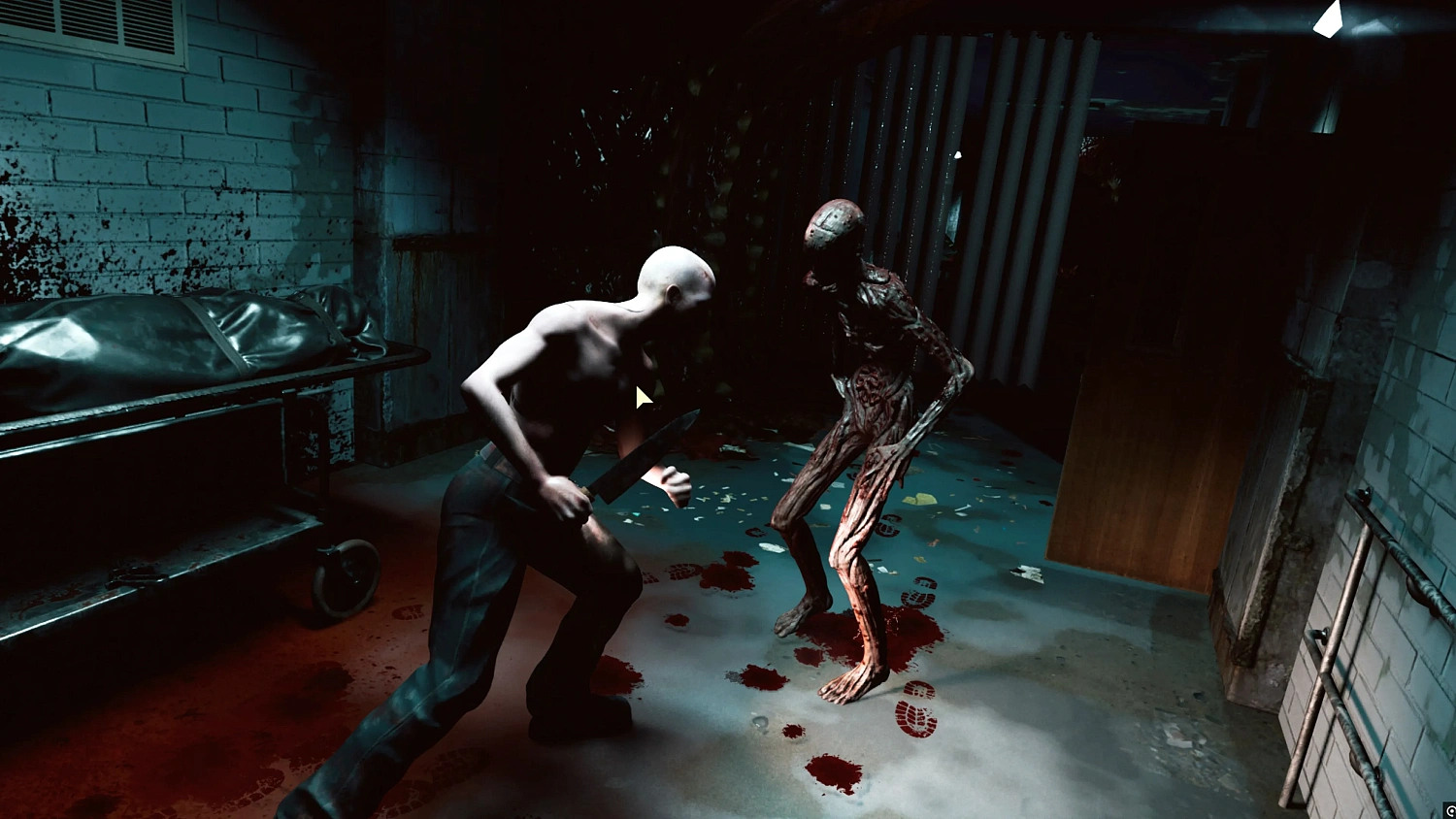Click the small white ring overlay icon
This screenshot has width=1456, height=819.
(x=1450, y=811)
